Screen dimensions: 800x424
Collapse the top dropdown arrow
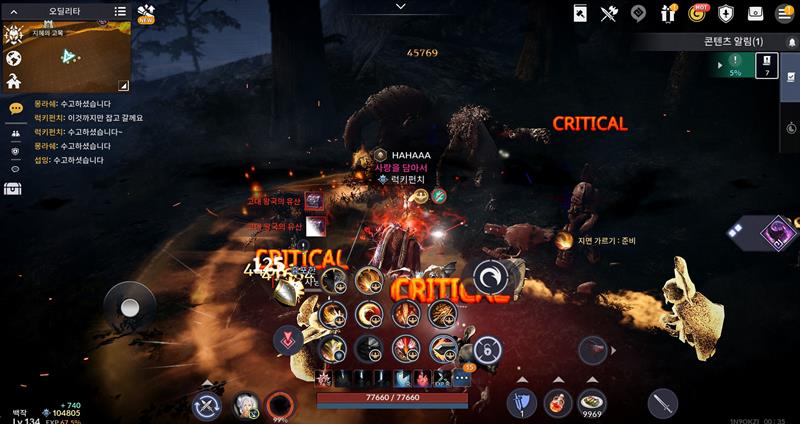click(400, 7)
